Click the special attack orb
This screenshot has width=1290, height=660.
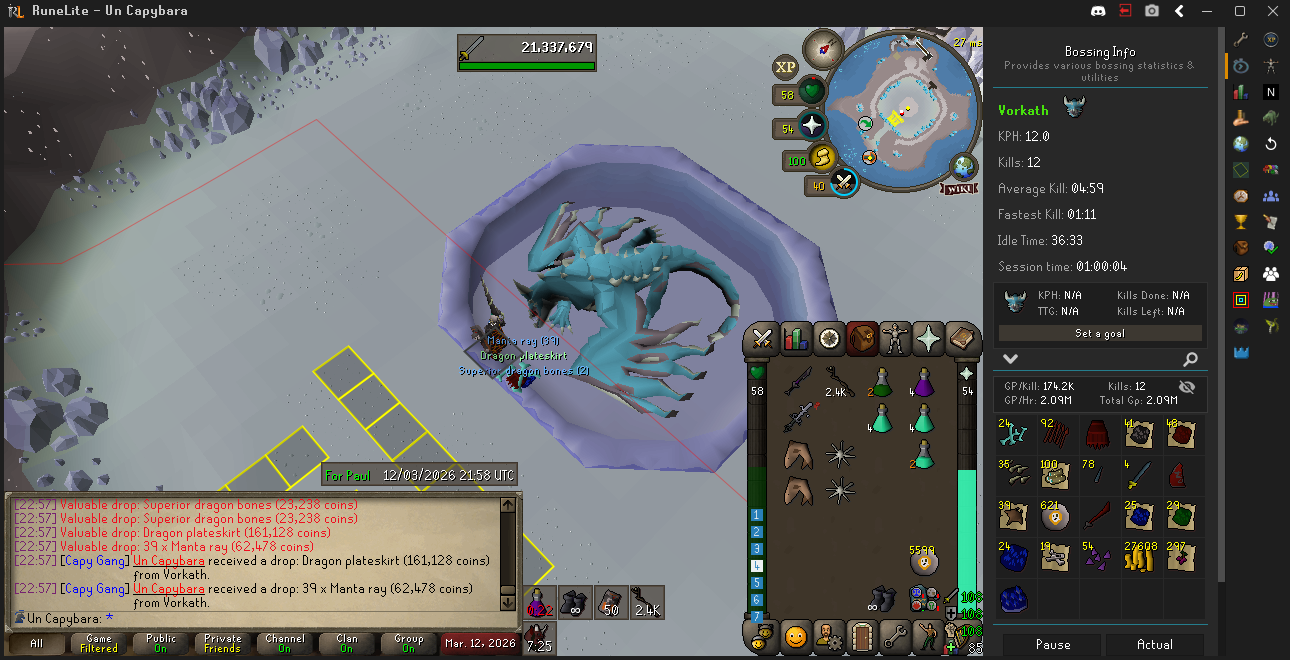tap(844, 183)
